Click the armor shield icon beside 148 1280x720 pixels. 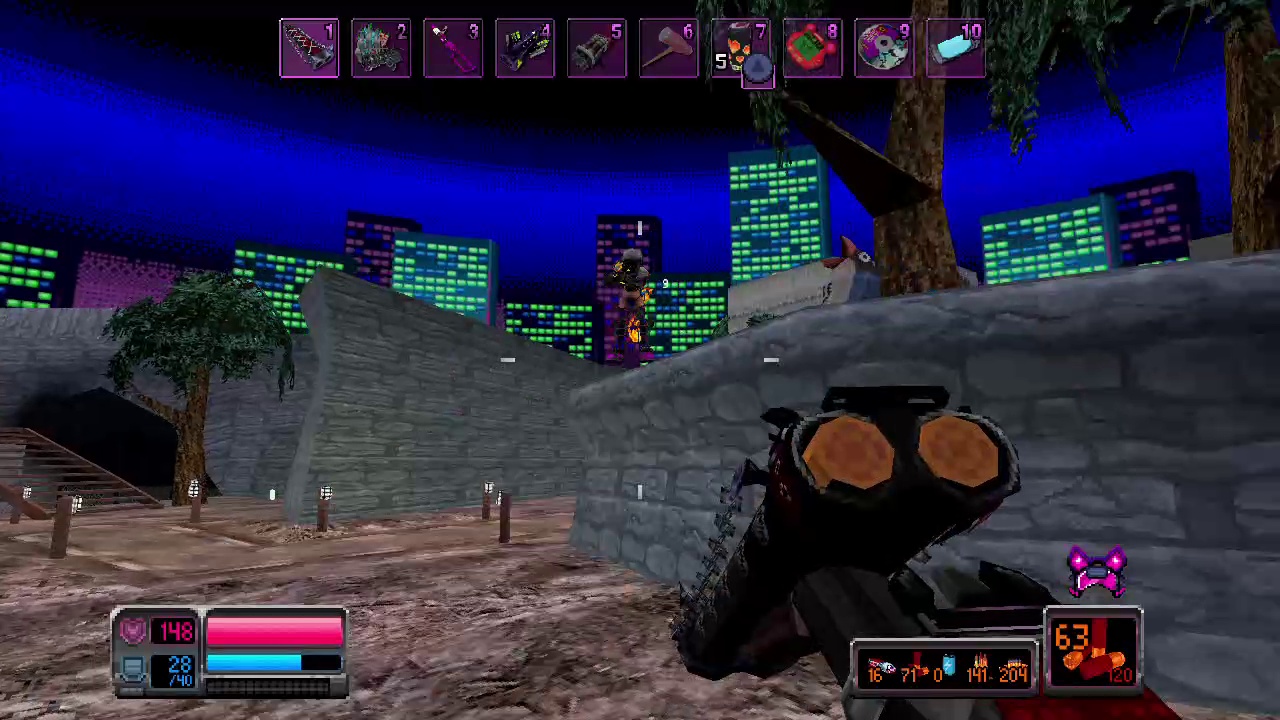point(133,629)
